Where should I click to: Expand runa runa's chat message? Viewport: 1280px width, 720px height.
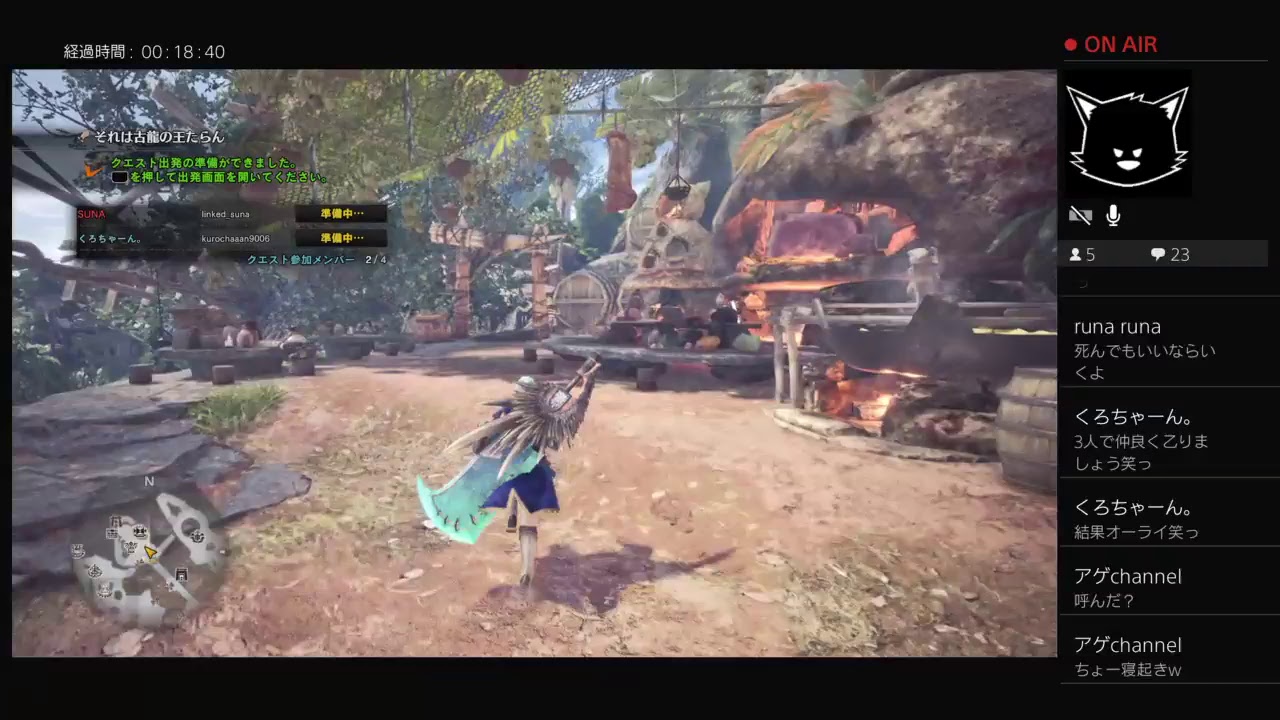(1165, 348)
